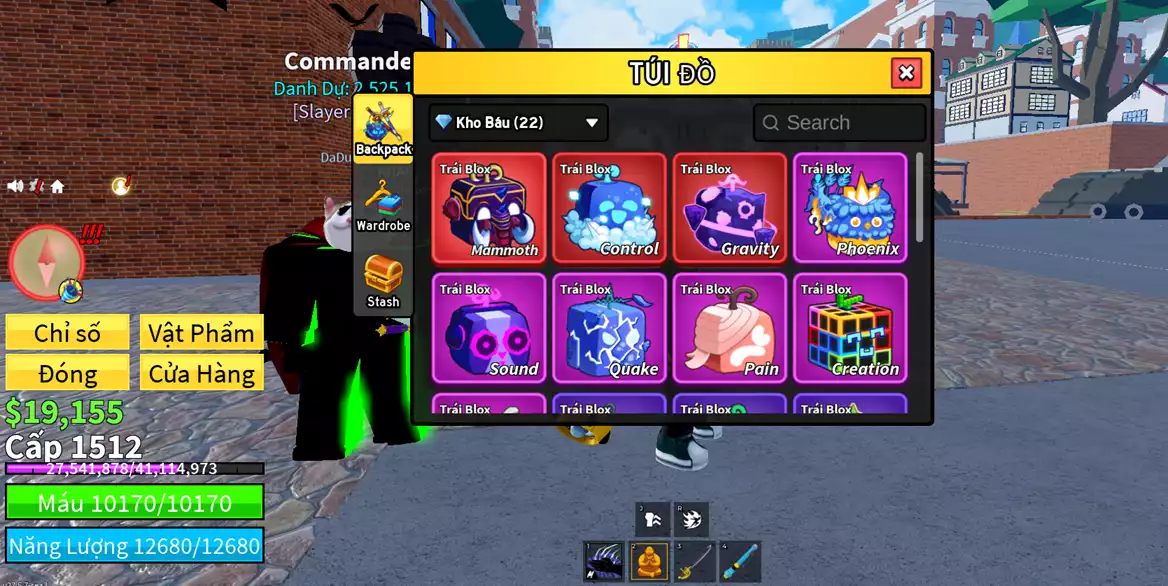The height and width of the screenshot is (586, 1168).
Task: Toggle the speaker sound icon
Action: (x=16, y=186)
